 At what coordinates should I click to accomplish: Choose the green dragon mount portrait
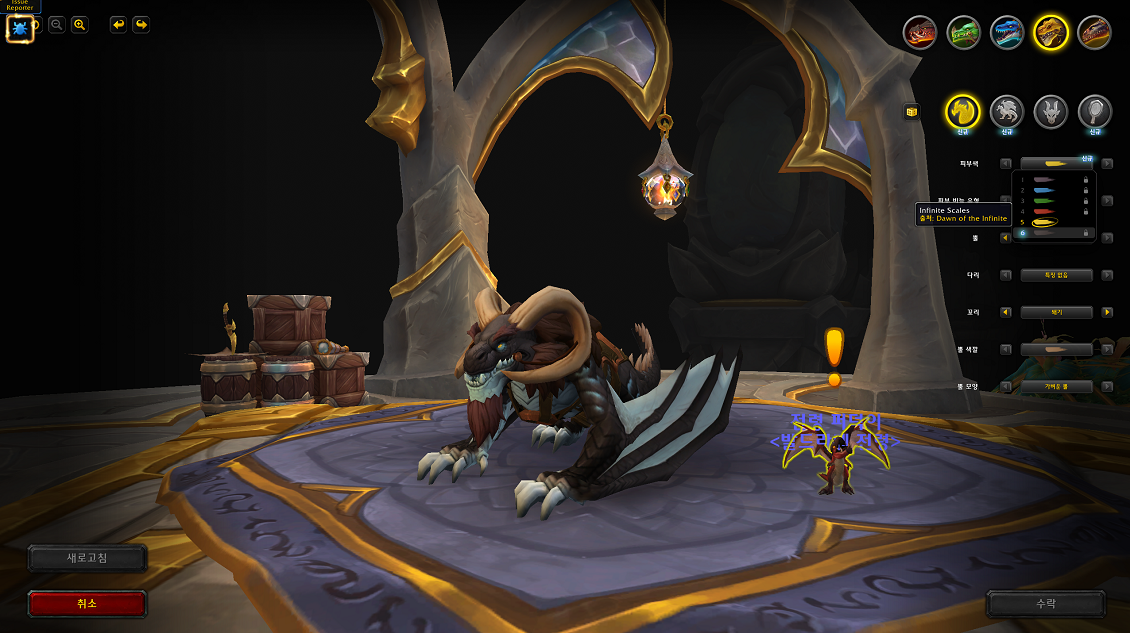click(963, 33)
